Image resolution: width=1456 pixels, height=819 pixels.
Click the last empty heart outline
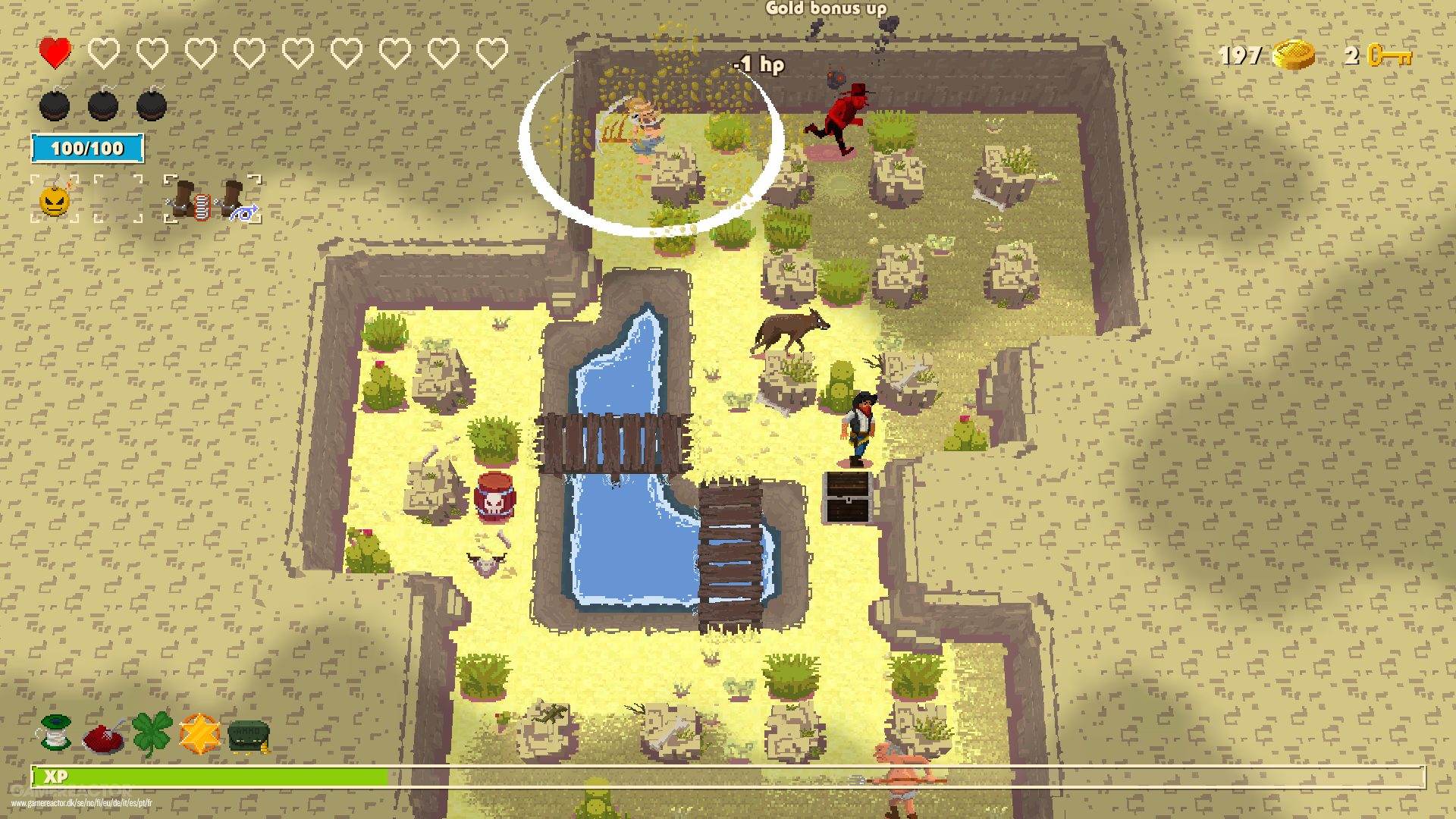coord(491,53)
